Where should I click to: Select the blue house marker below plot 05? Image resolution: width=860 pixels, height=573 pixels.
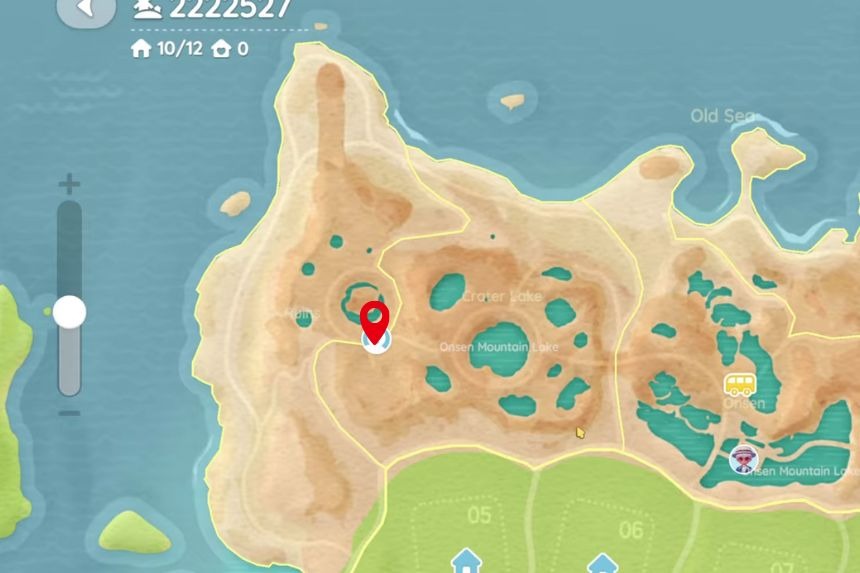[x=465, y=561]
